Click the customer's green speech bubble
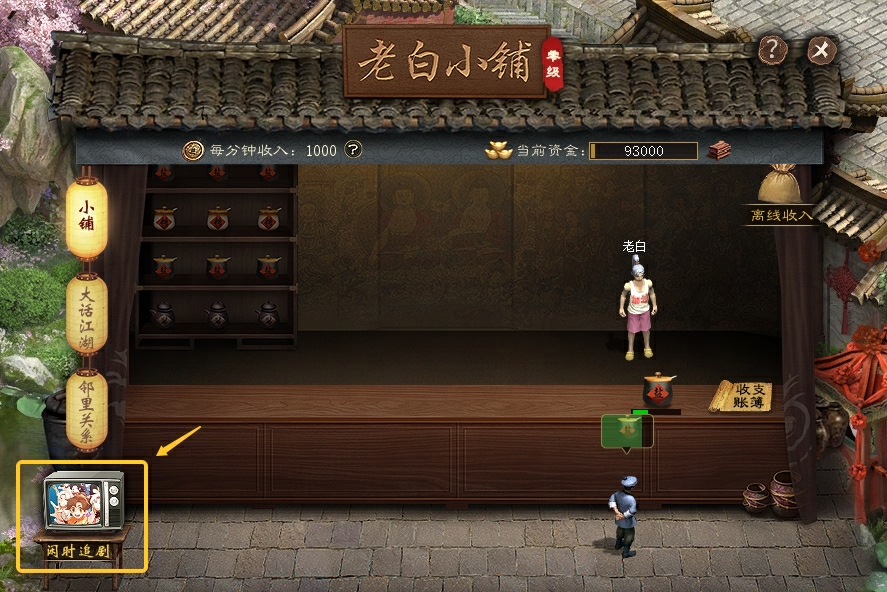The height and width of the screenshot is (592, 887). pos(627,432)
